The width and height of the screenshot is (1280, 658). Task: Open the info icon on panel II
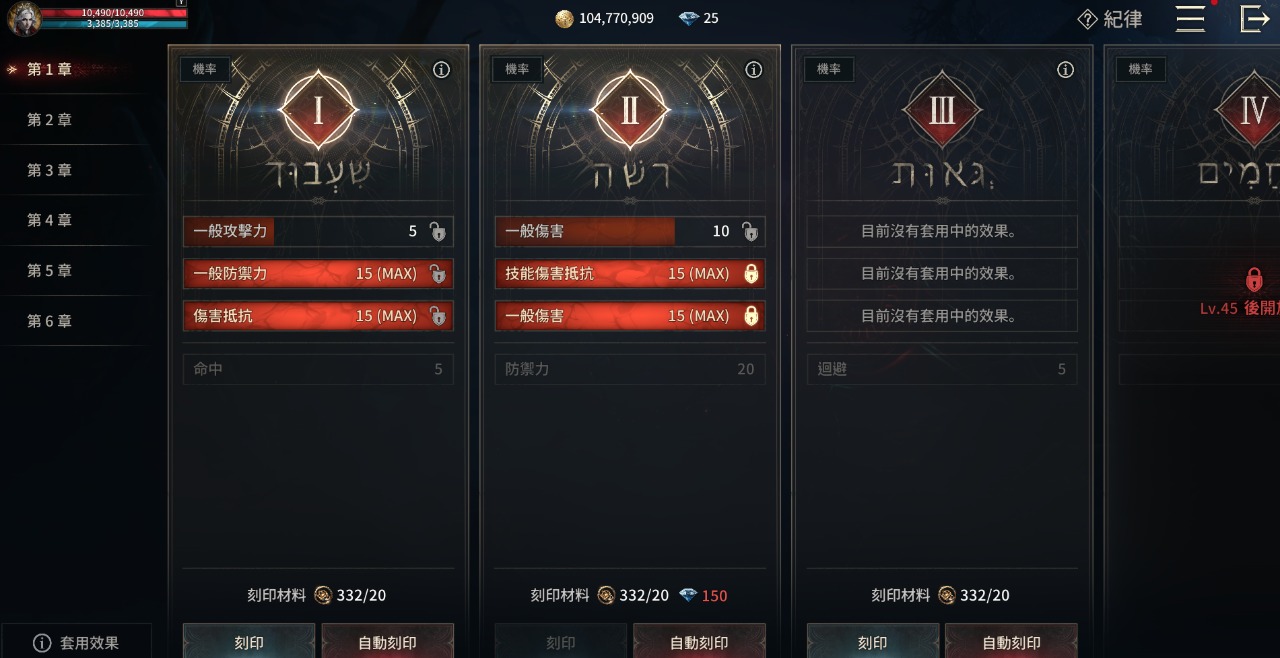pyautogui.click(x=754, y=70)
